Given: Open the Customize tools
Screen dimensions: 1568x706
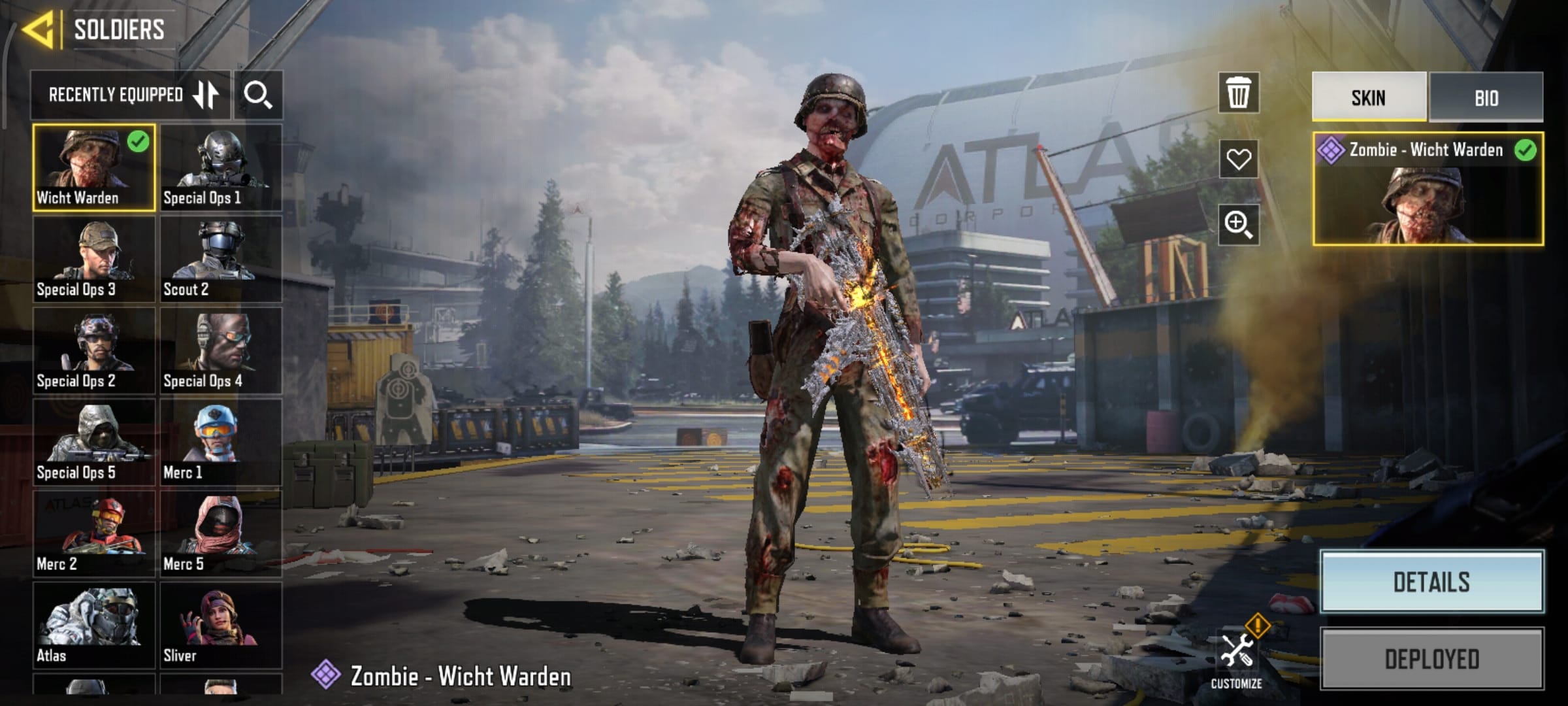Looking at the screenshot, I should 1236,657.
